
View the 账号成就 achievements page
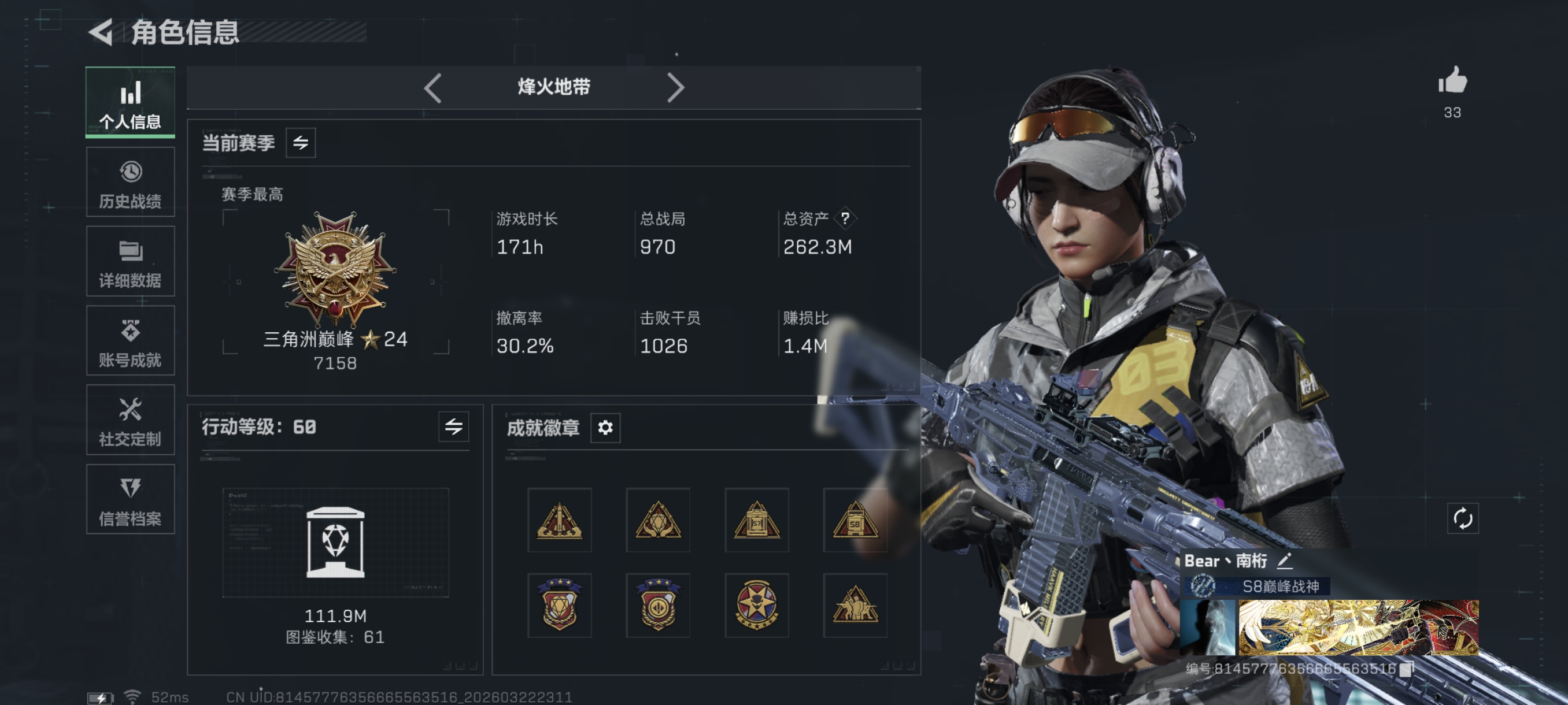[x=130, y=340]
